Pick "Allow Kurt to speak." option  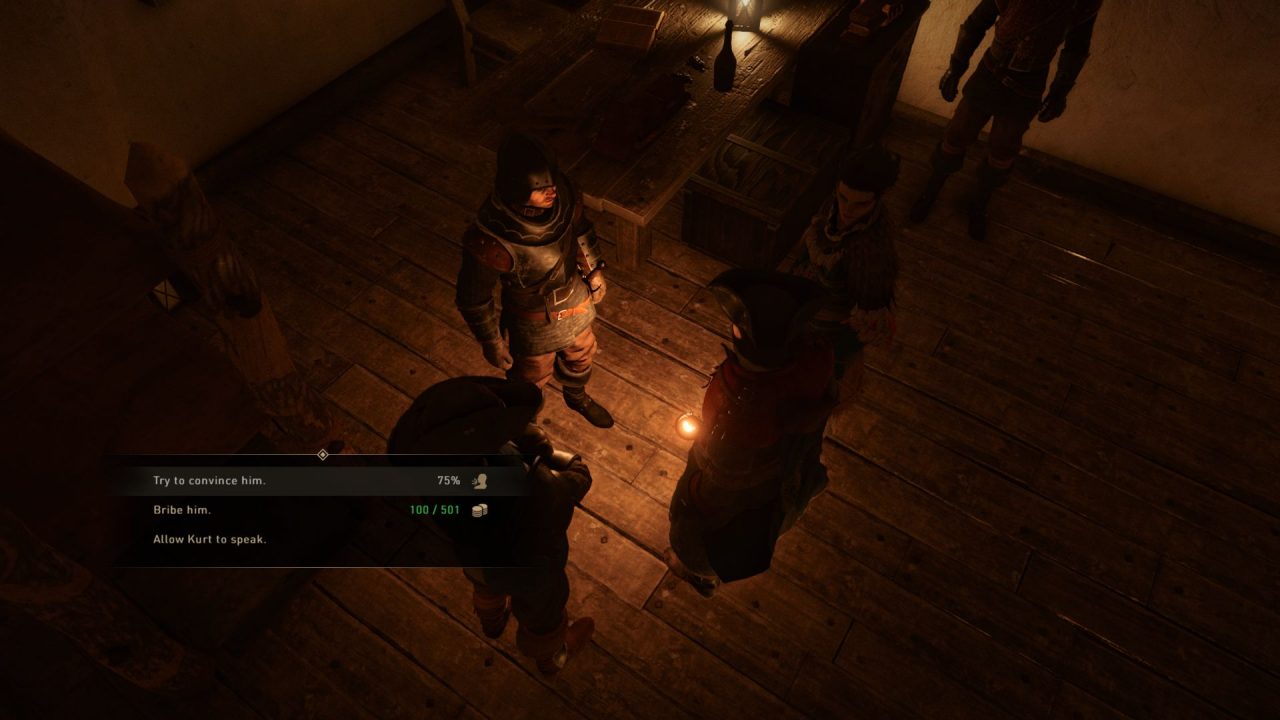coord(210,539)
